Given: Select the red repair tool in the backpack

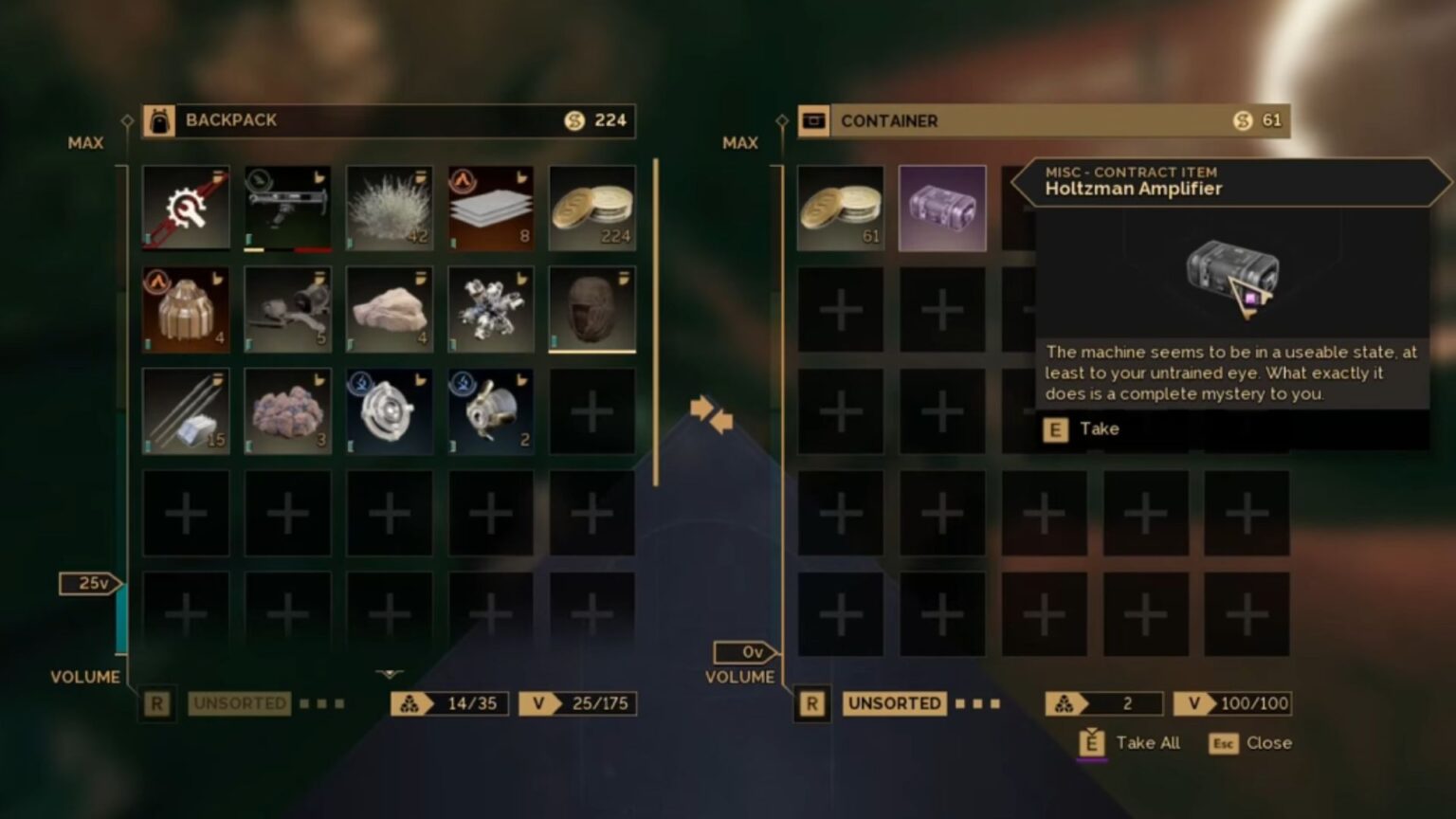Looking at the screenshot, I should tap(185, 207).
